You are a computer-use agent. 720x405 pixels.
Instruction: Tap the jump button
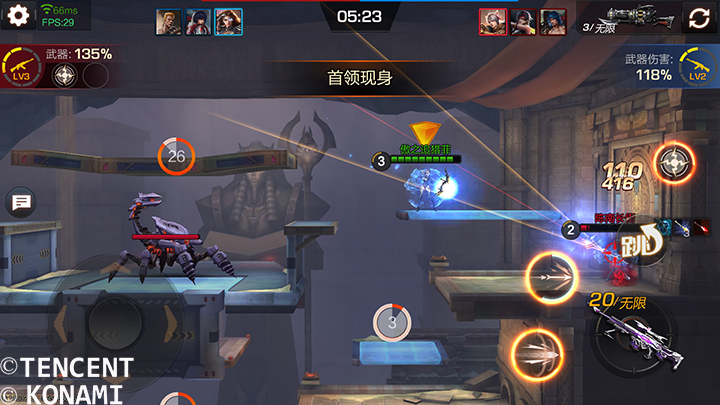[638, 240]
